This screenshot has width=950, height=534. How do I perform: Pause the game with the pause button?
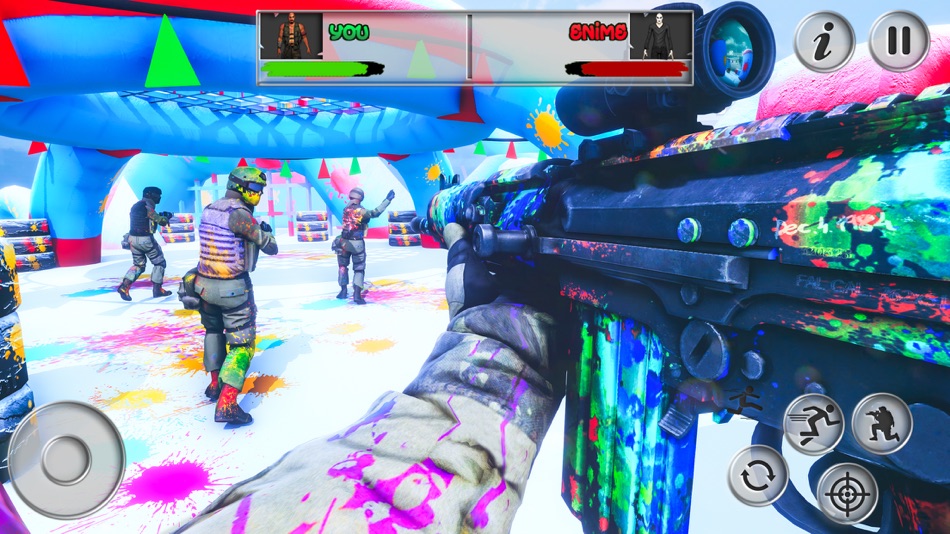click(x=899, y=41)
